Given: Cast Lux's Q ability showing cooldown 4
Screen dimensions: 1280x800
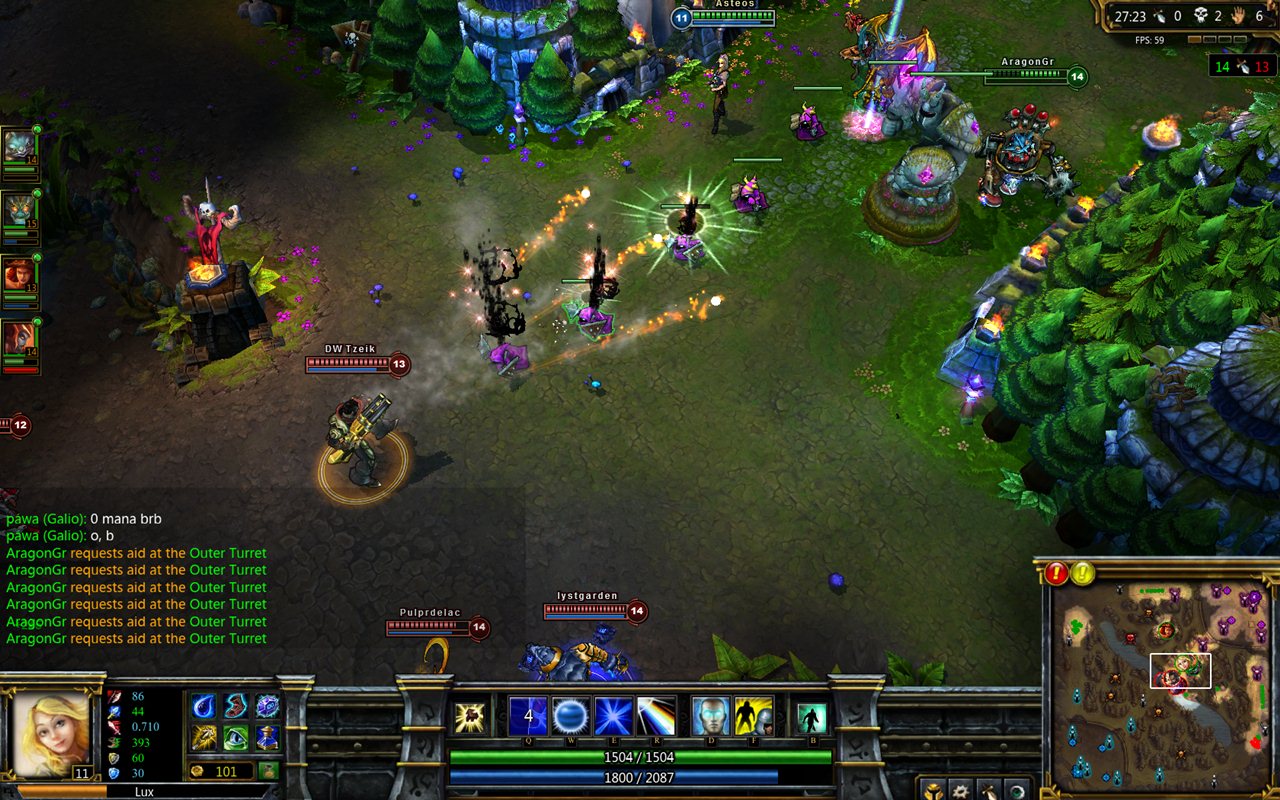Looking at the screenshot, I should tap(528, 716).
